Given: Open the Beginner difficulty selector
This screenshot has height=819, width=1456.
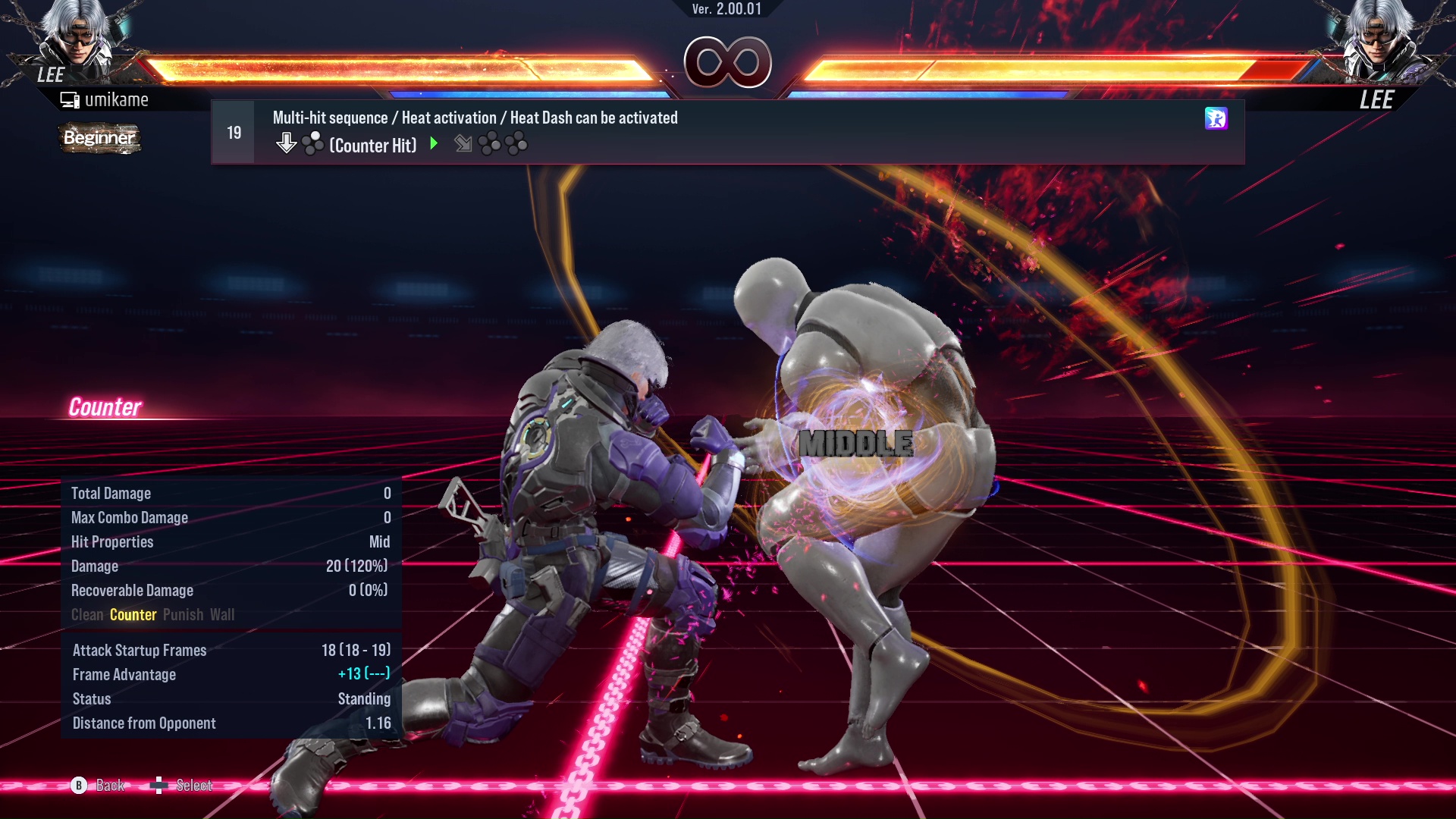Looking at the screenshot, I should coord(99,139).
